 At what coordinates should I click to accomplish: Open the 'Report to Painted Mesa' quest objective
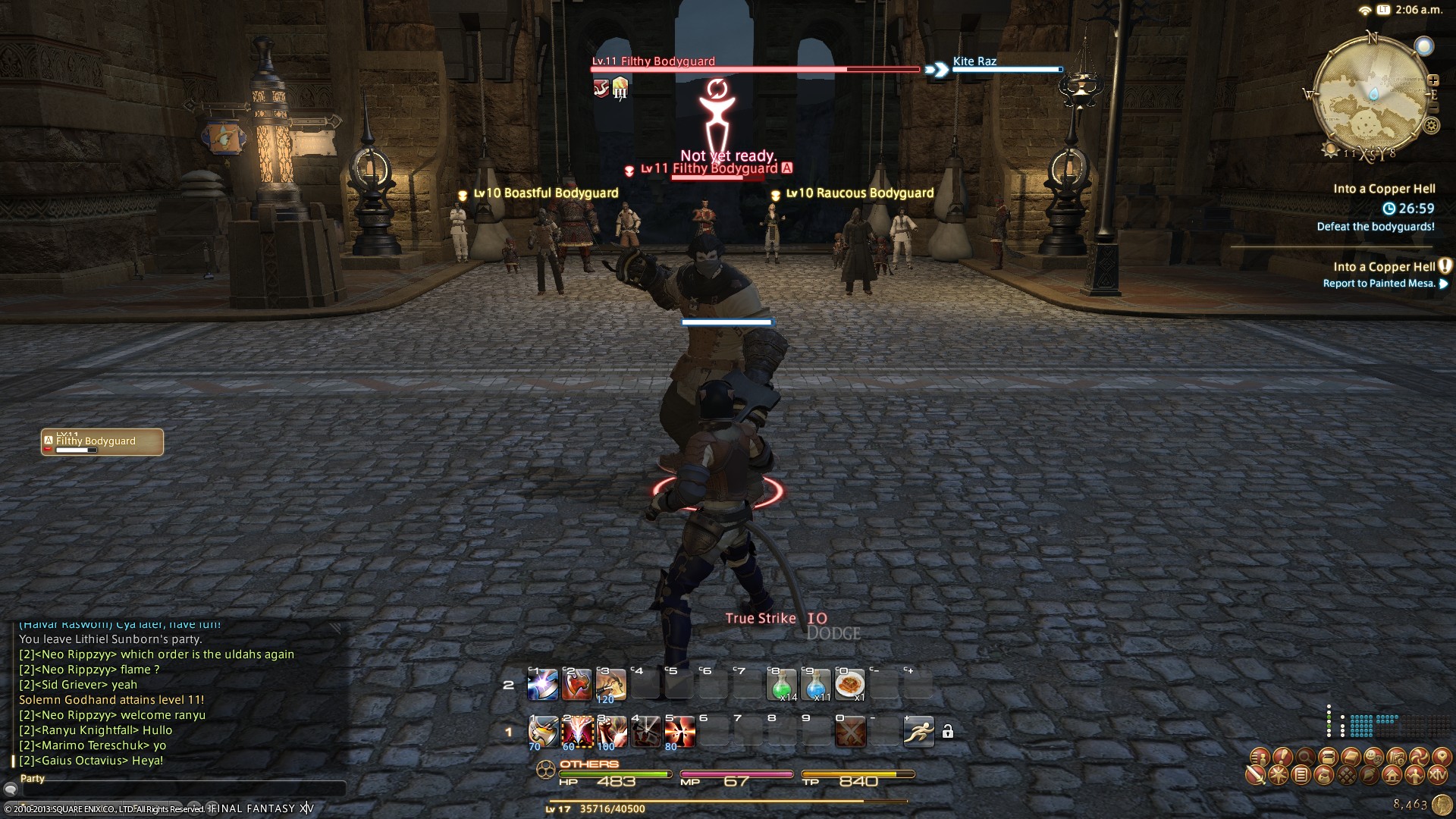point(1379,284)
